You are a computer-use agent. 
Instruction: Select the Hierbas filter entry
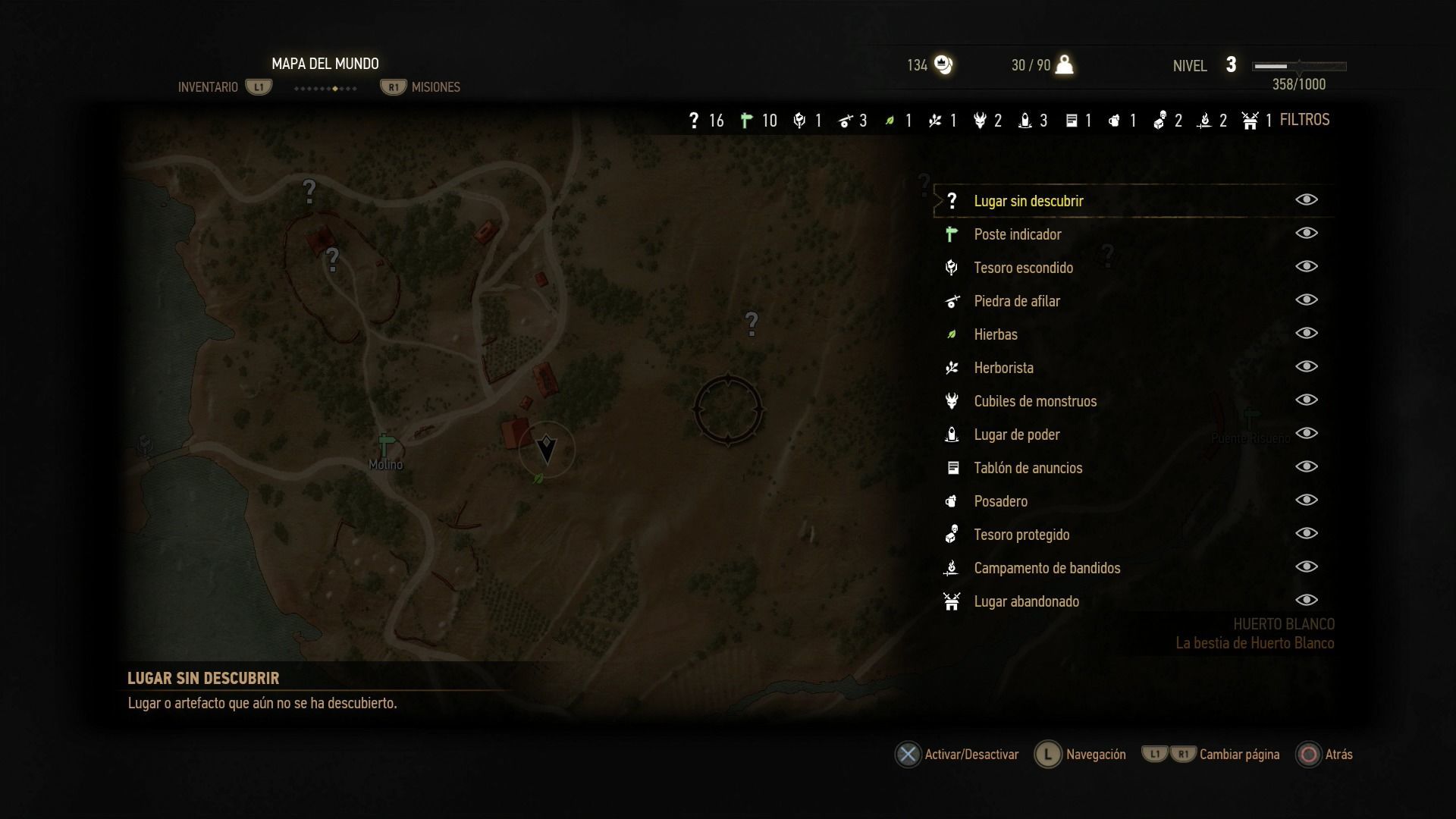995,334
